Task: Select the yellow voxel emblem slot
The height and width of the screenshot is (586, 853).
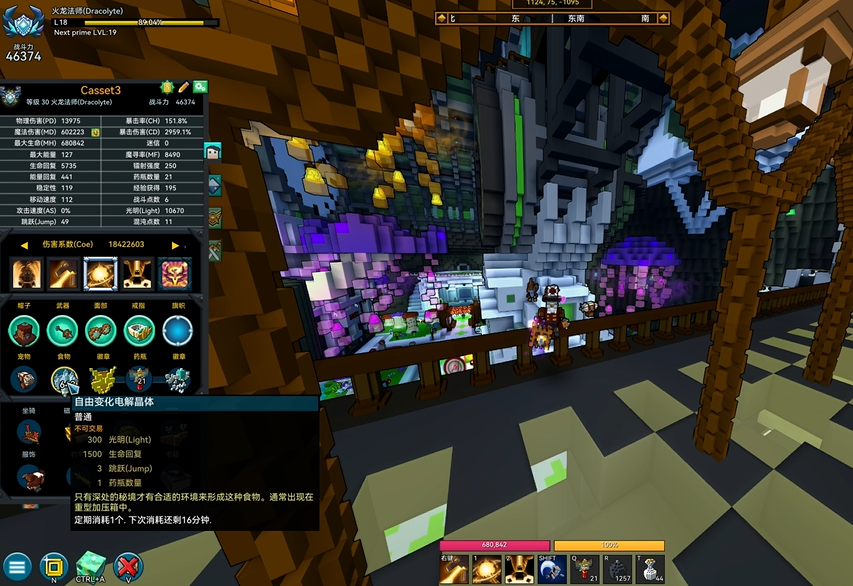Action: [x=100, y=379]
